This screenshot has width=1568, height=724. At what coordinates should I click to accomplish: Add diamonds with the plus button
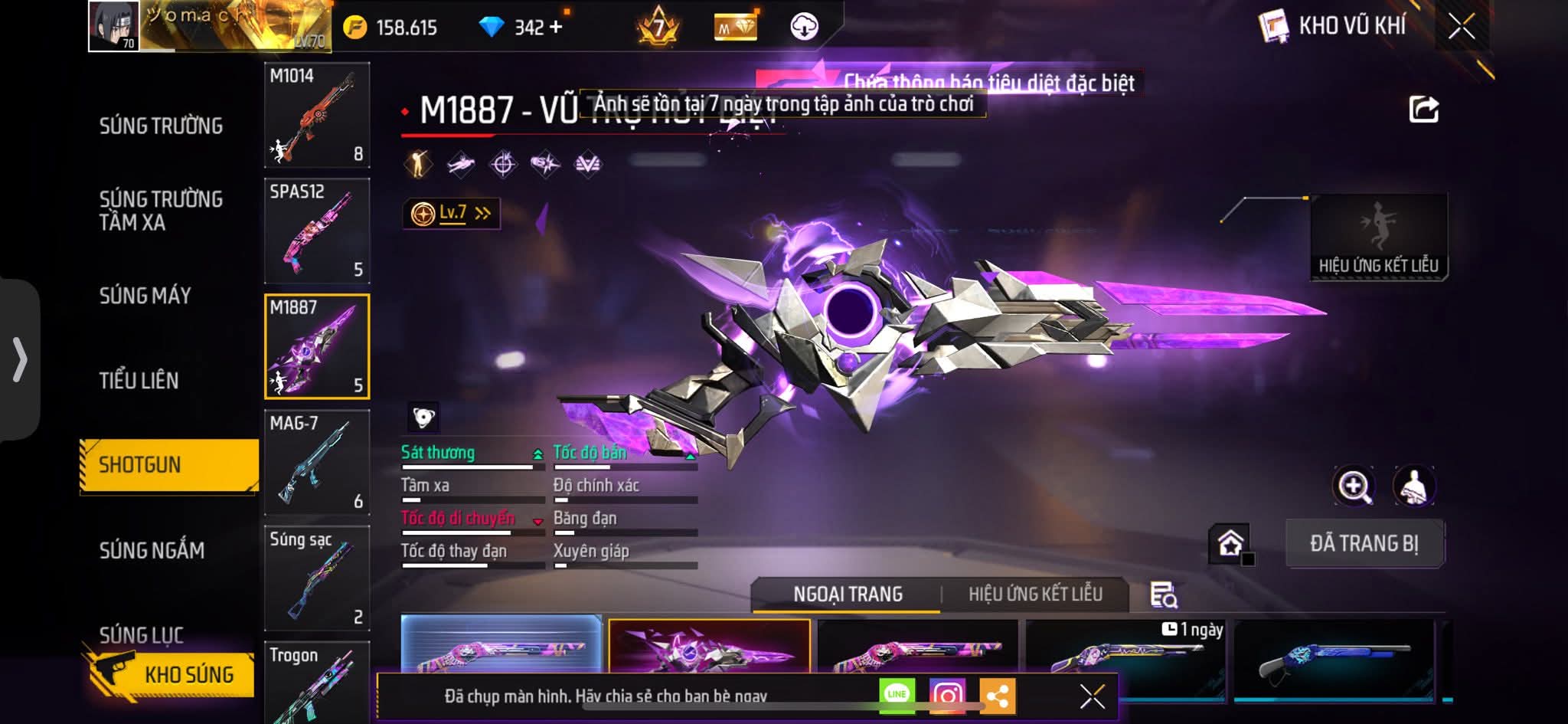(x=556, y=28)
